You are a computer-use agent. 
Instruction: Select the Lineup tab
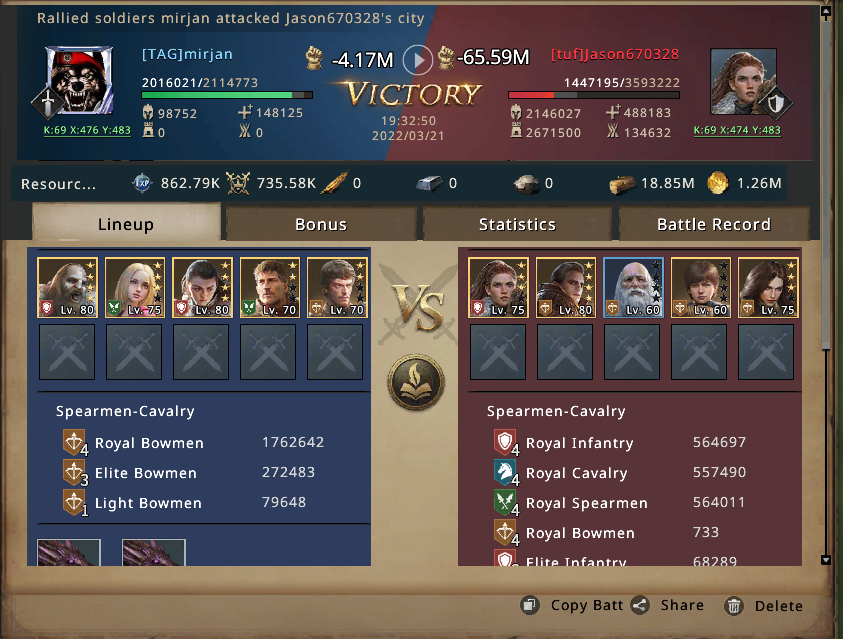tap(126, 224)
